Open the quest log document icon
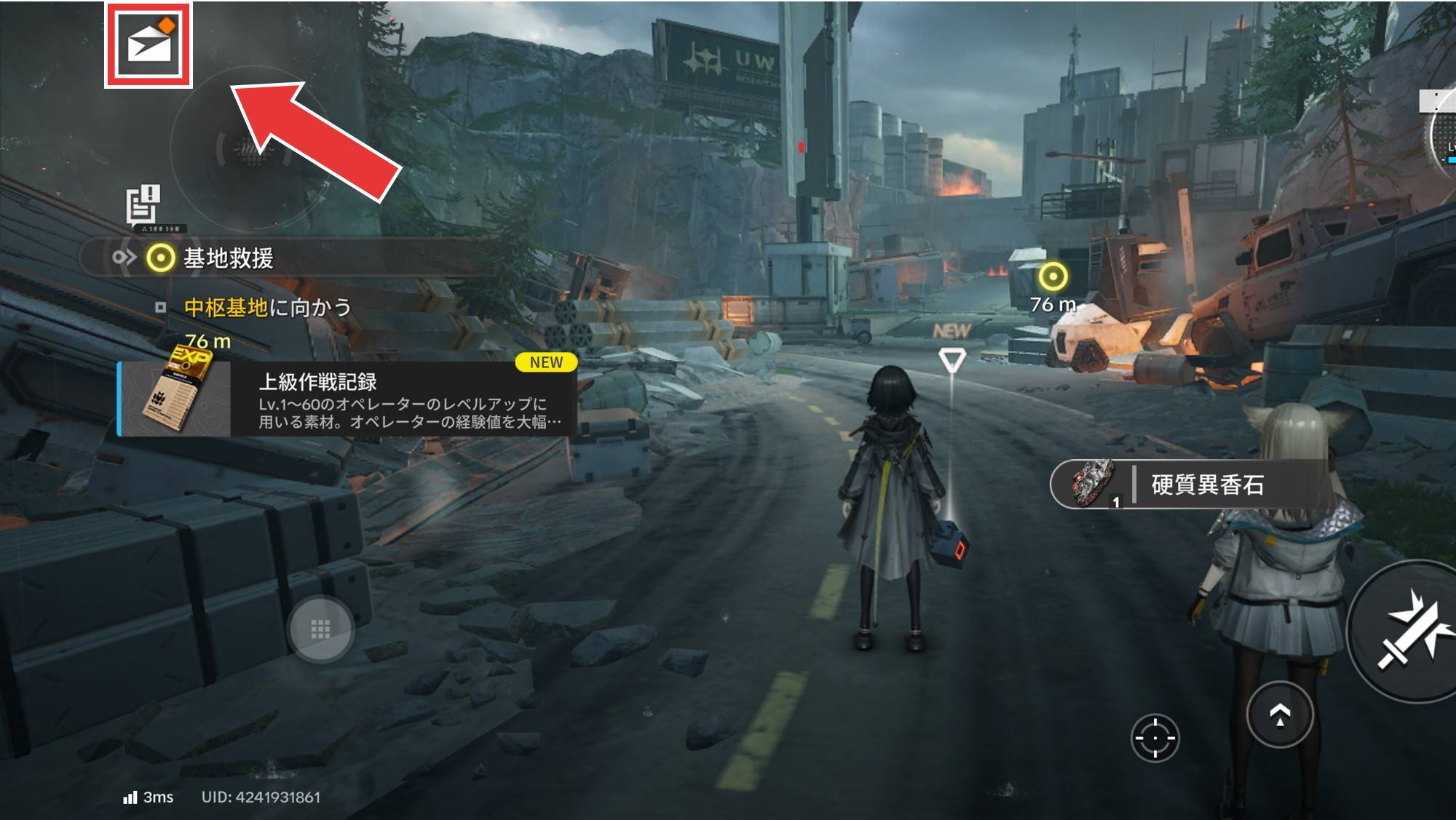This screenshot has height=820, width=1456. point(143,205)
